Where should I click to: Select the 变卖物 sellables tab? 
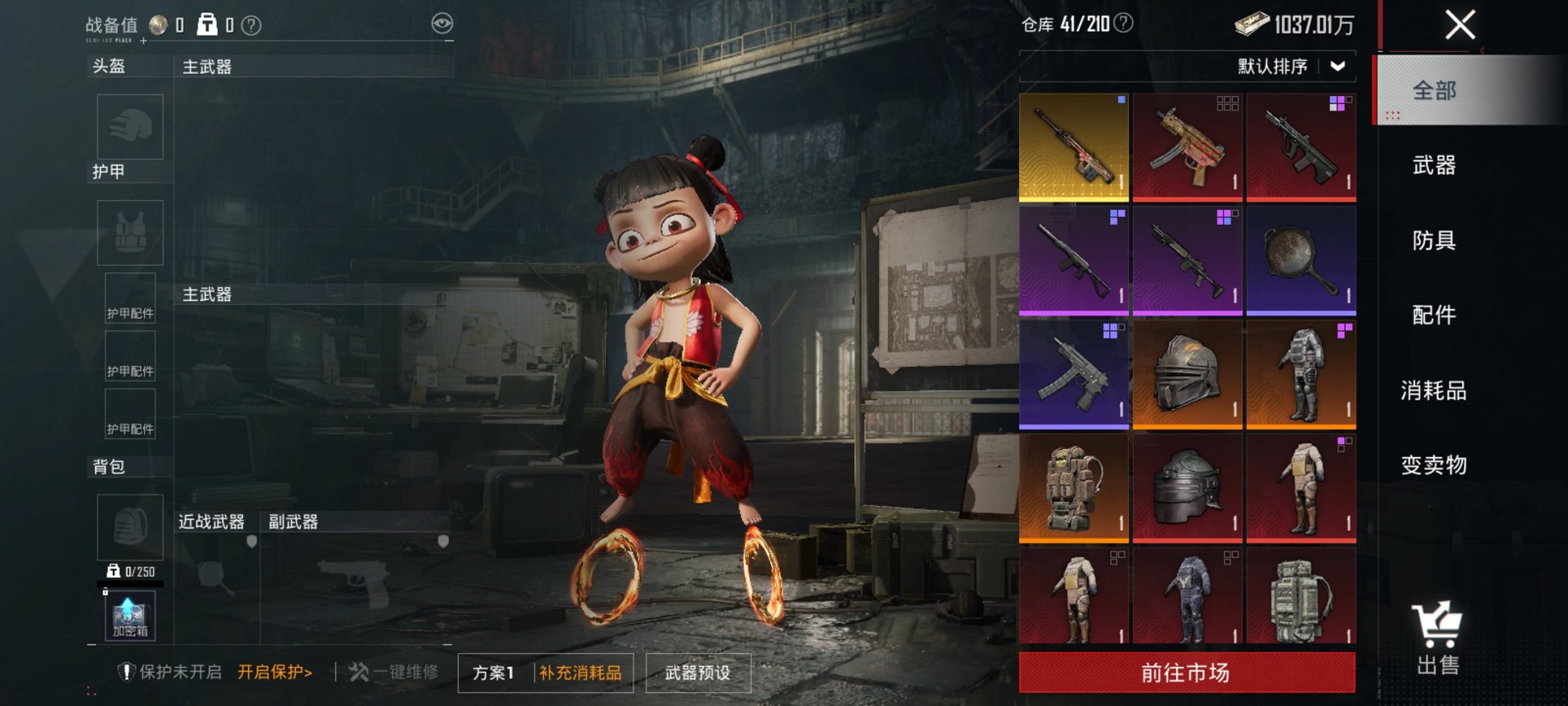point(1433,465)
